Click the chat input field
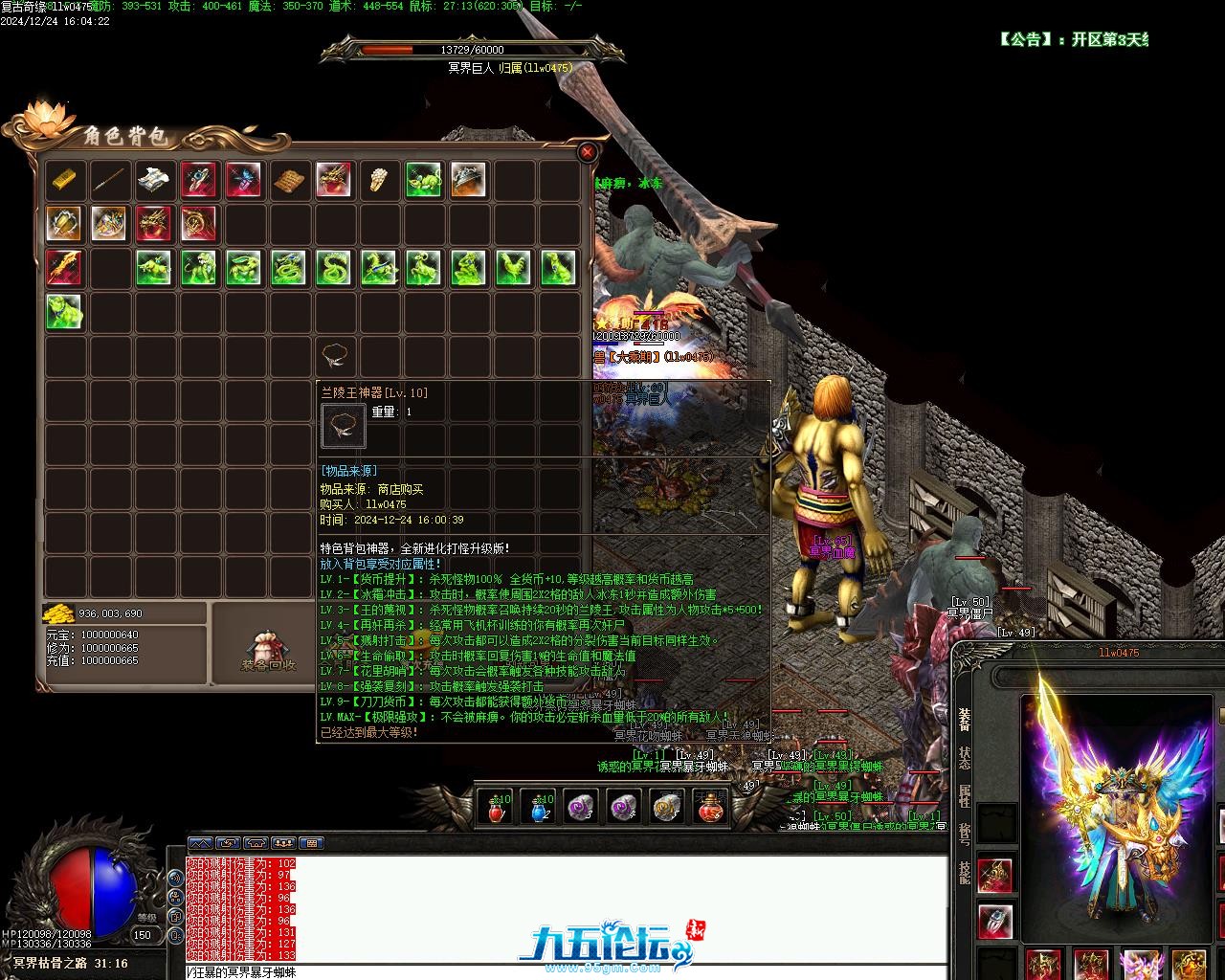 click(x=565, y=972)
